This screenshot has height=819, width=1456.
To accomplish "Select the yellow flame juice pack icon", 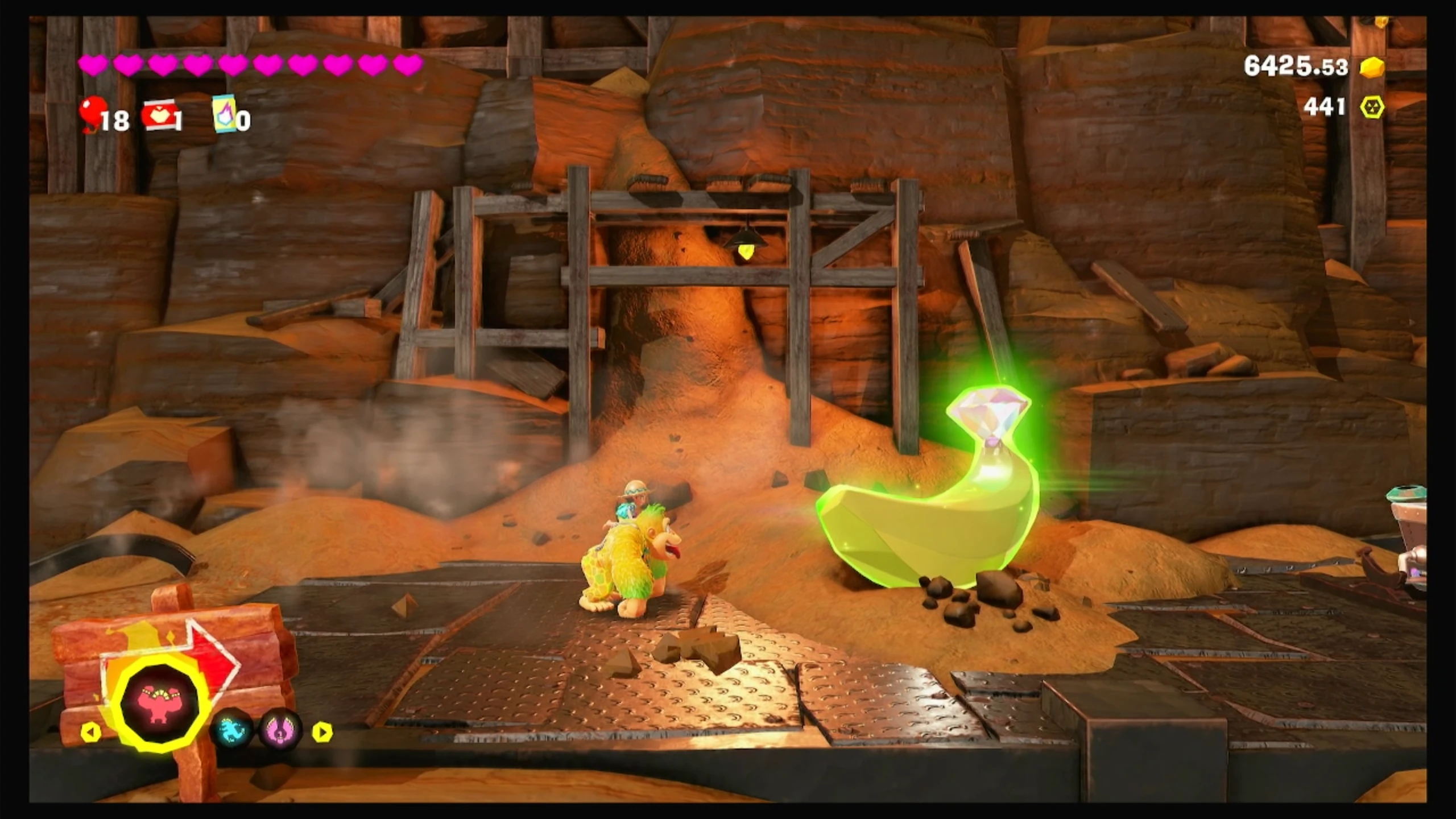I will 224,113.
